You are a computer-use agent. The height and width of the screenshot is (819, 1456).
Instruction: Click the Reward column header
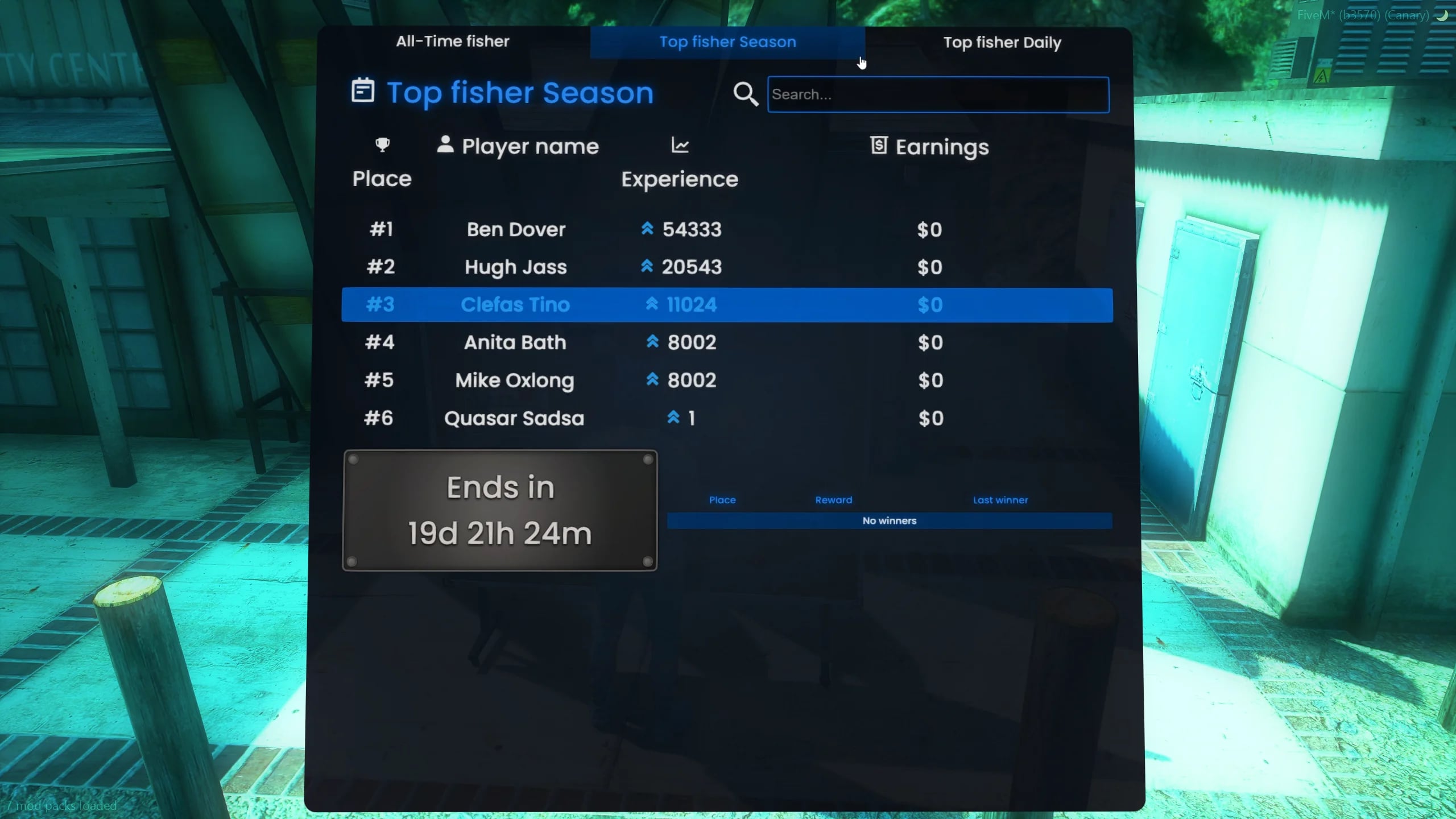click(833, 500)
